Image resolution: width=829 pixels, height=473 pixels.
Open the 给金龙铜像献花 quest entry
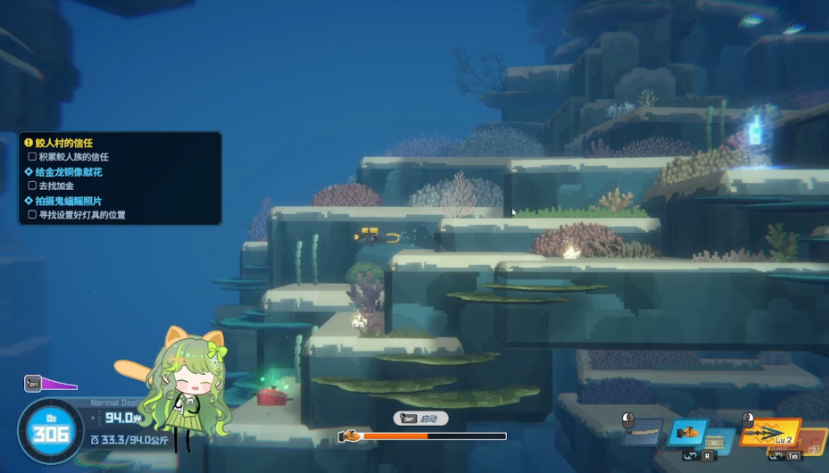(69, 172)
